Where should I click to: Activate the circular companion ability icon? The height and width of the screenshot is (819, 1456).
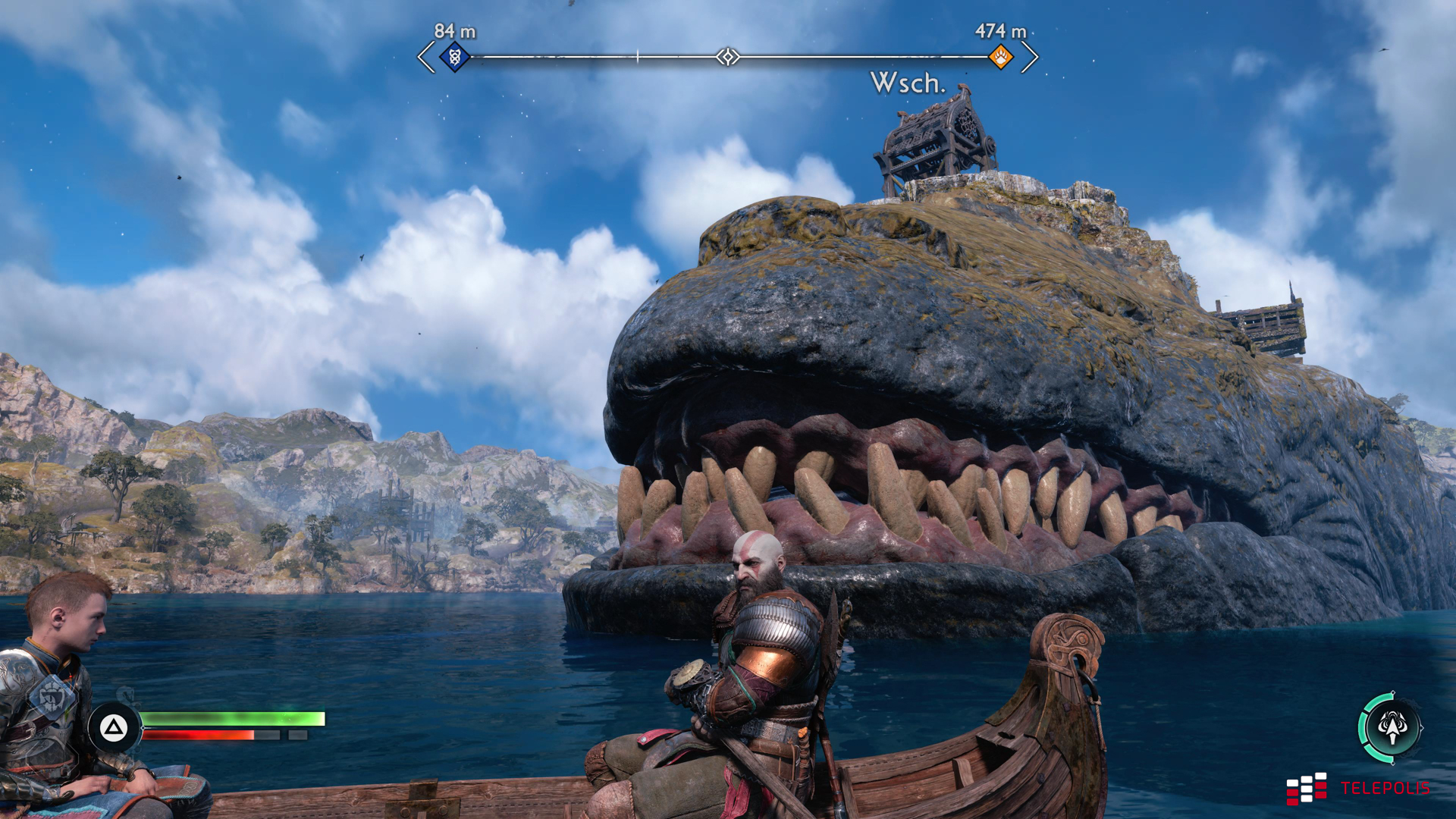(x=1392, y=727)
